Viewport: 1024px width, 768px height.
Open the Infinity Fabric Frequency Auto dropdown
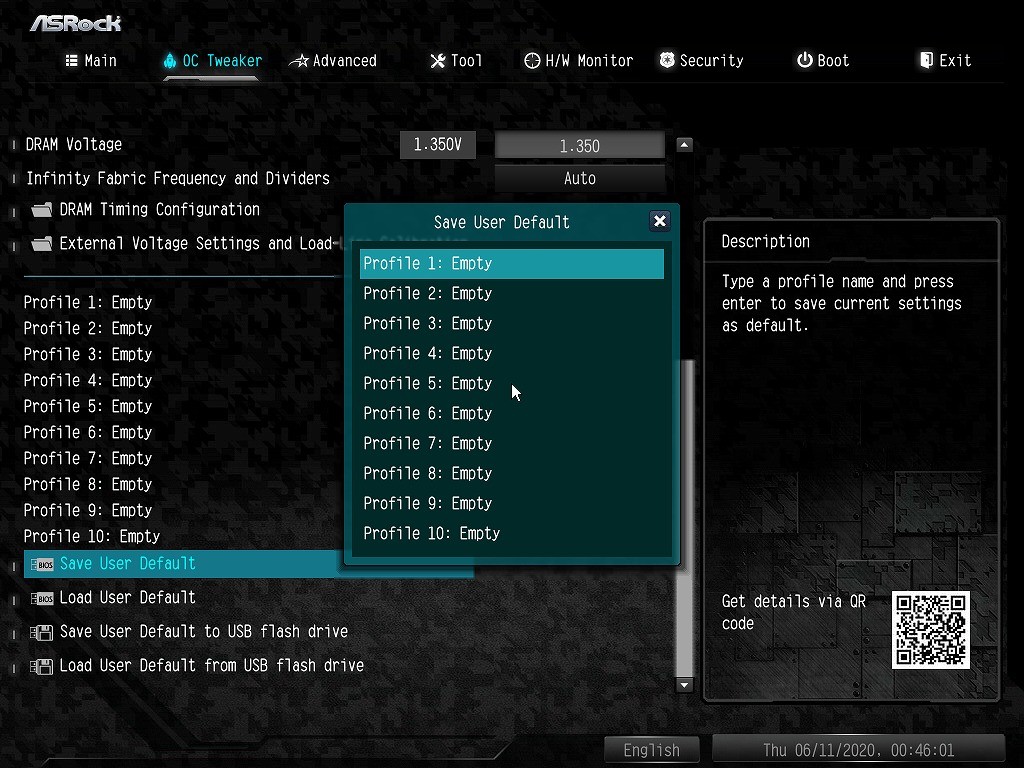point(580,179)
